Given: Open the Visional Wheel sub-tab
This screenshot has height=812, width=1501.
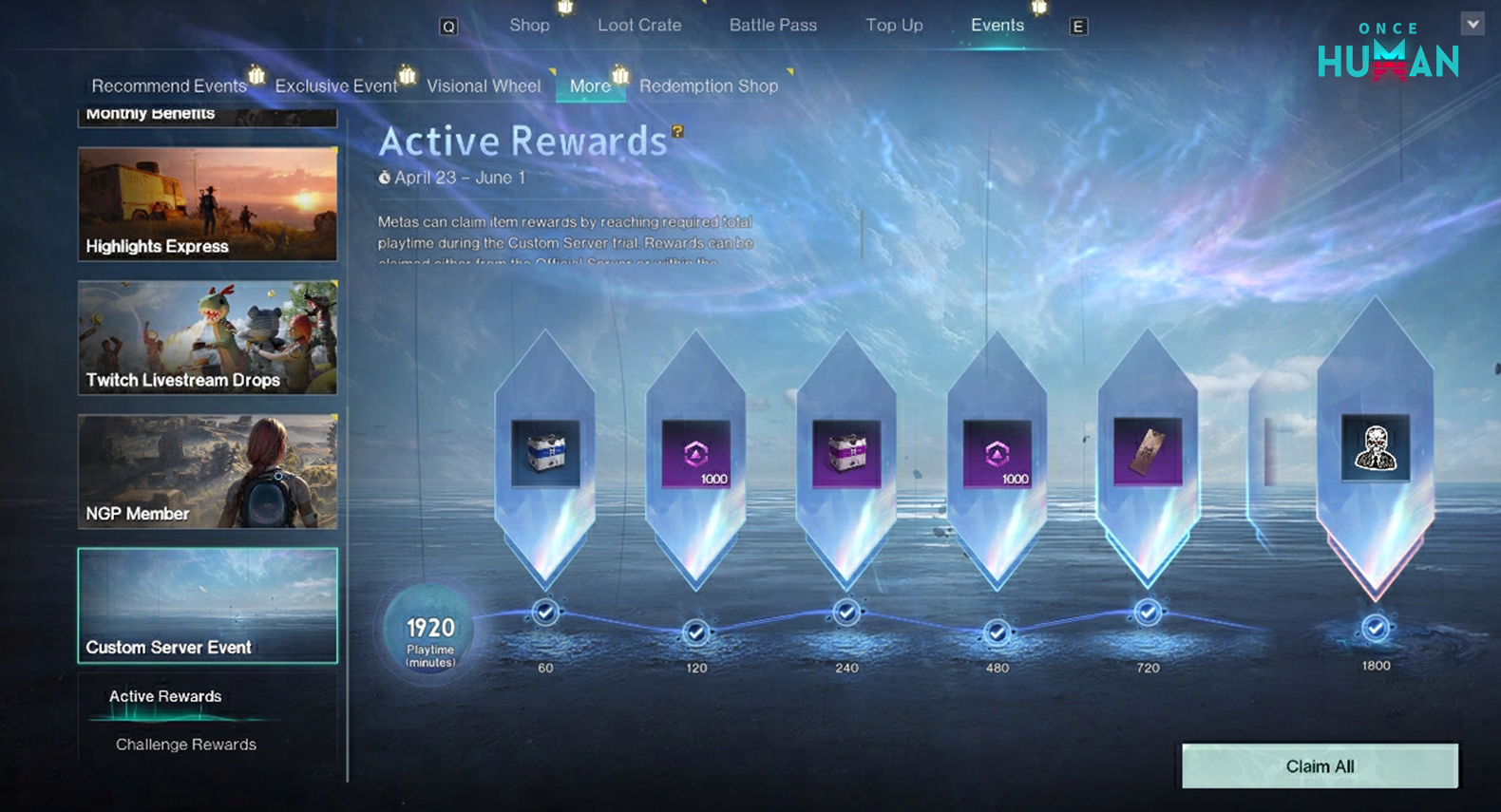Looking at the screenshot, I should click(x=483, y=86).
